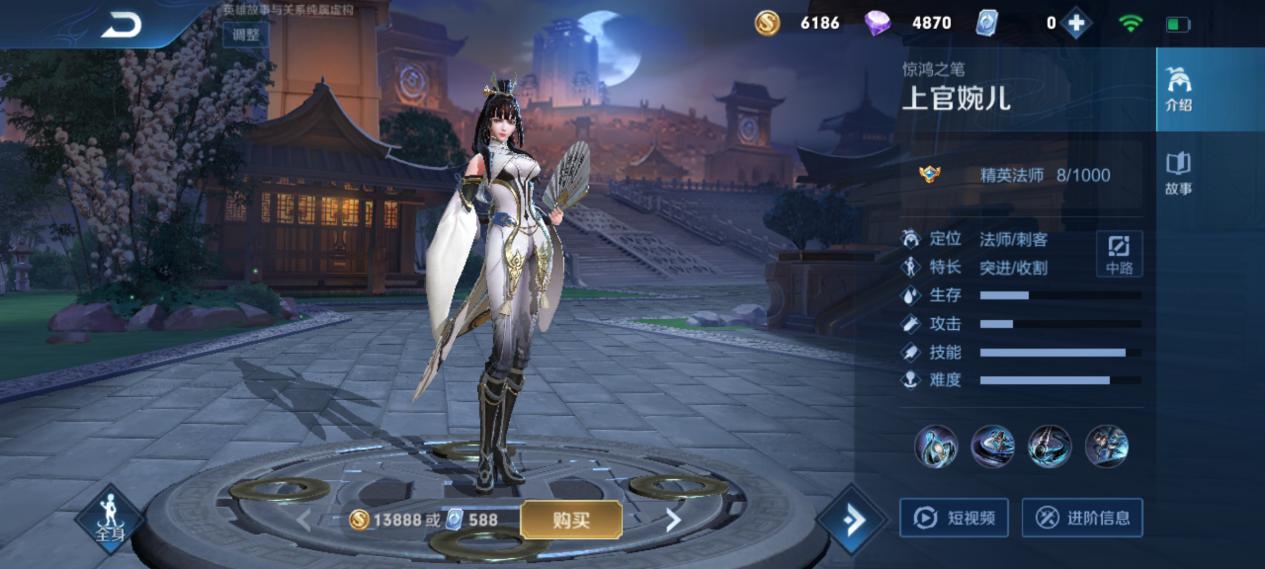Open 进阶信息 advanced info

point(1082,518)
